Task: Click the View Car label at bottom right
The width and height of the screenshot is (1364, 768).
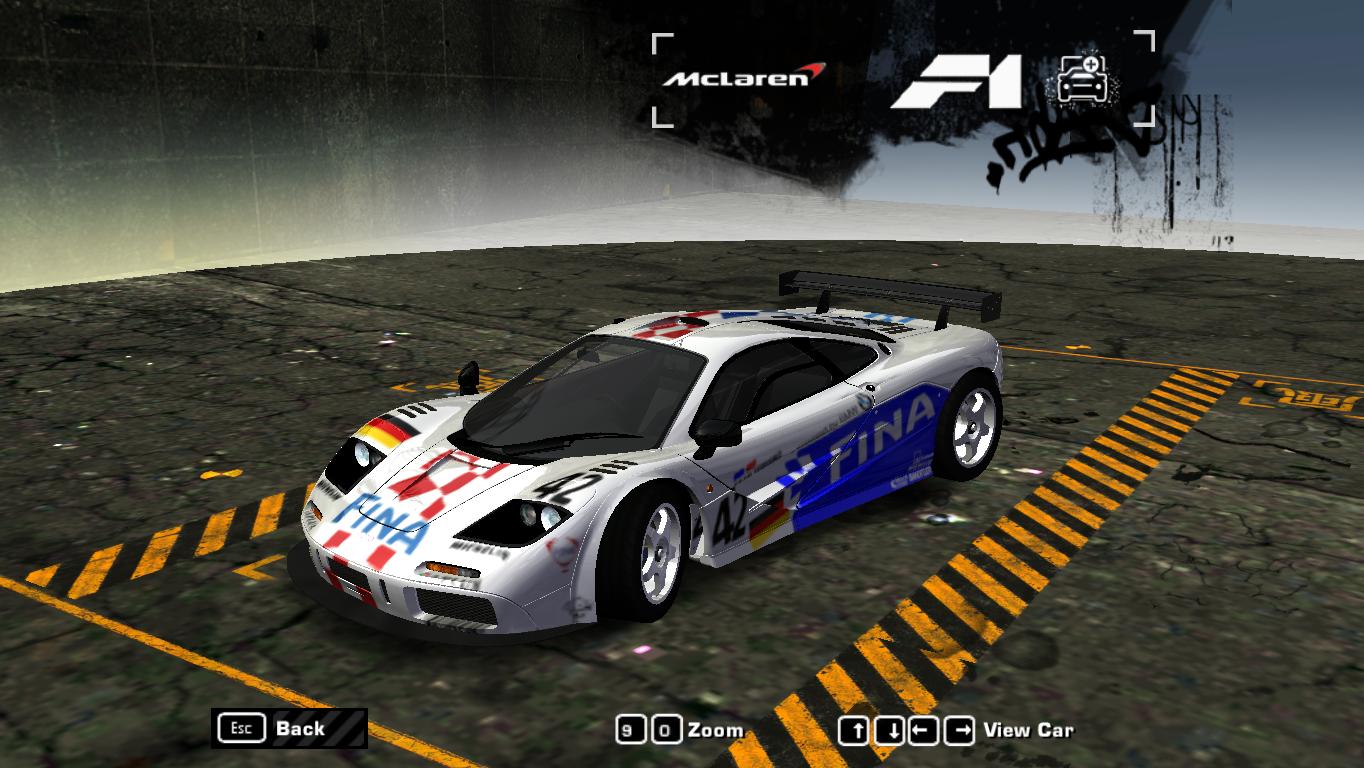Action: [1030, 729]
